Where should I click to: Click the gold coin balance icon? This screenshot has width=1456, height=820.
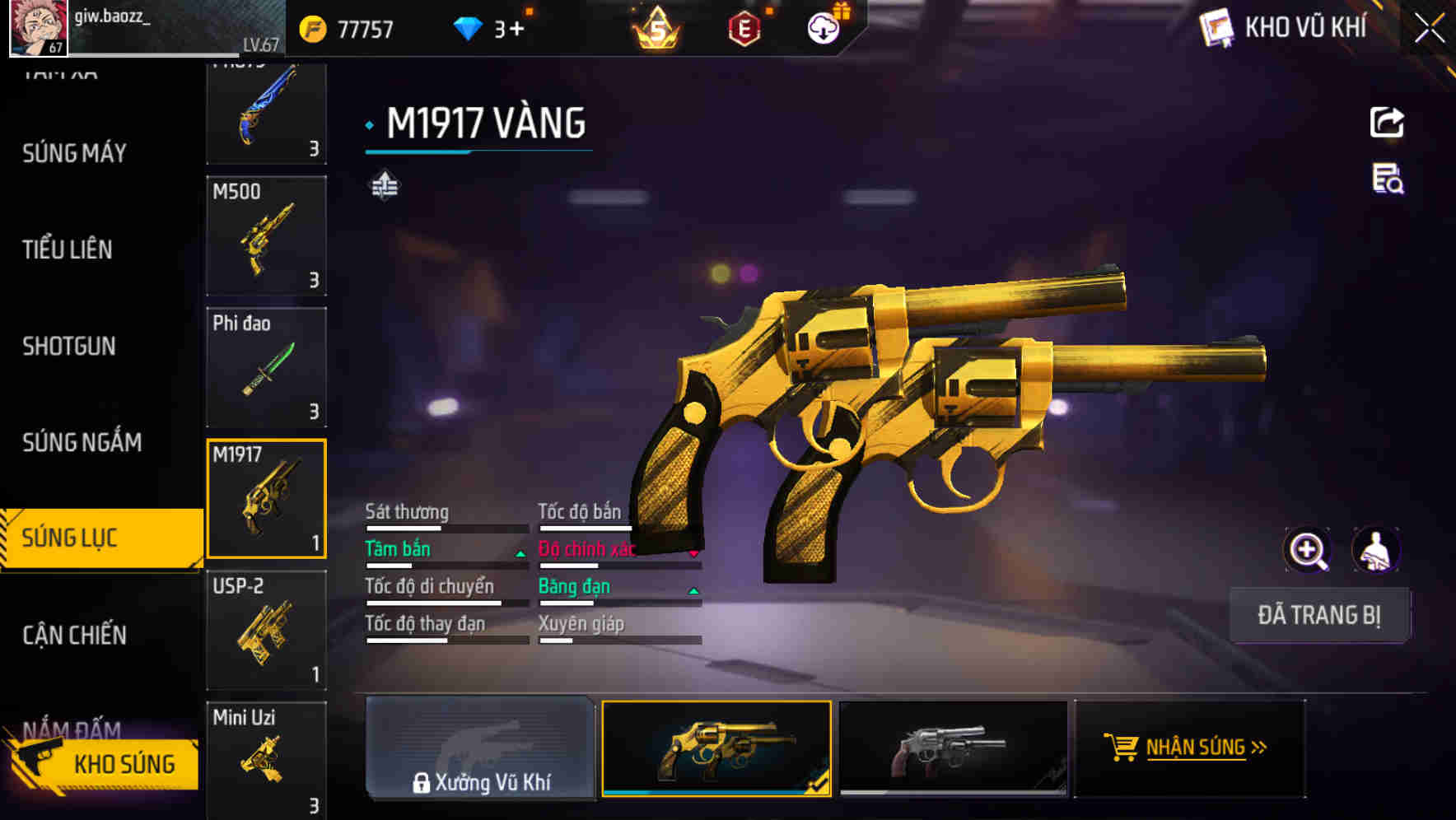(311, 26)
